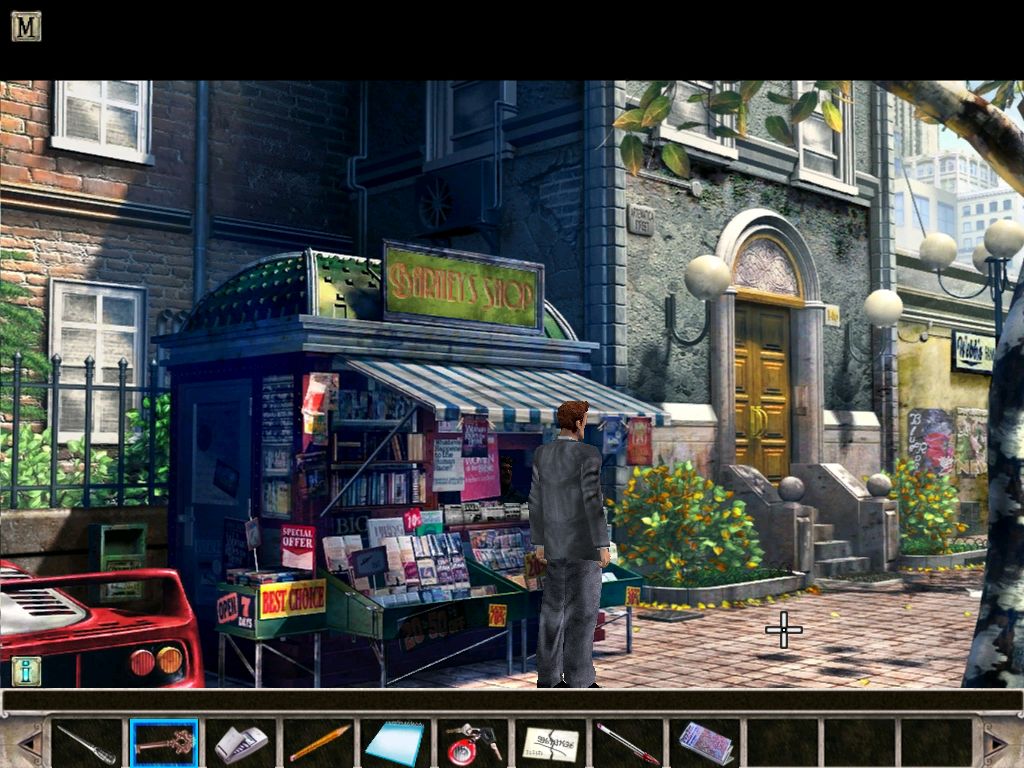
Task: Pick the red pen from inventory
Action: (627, 743)
